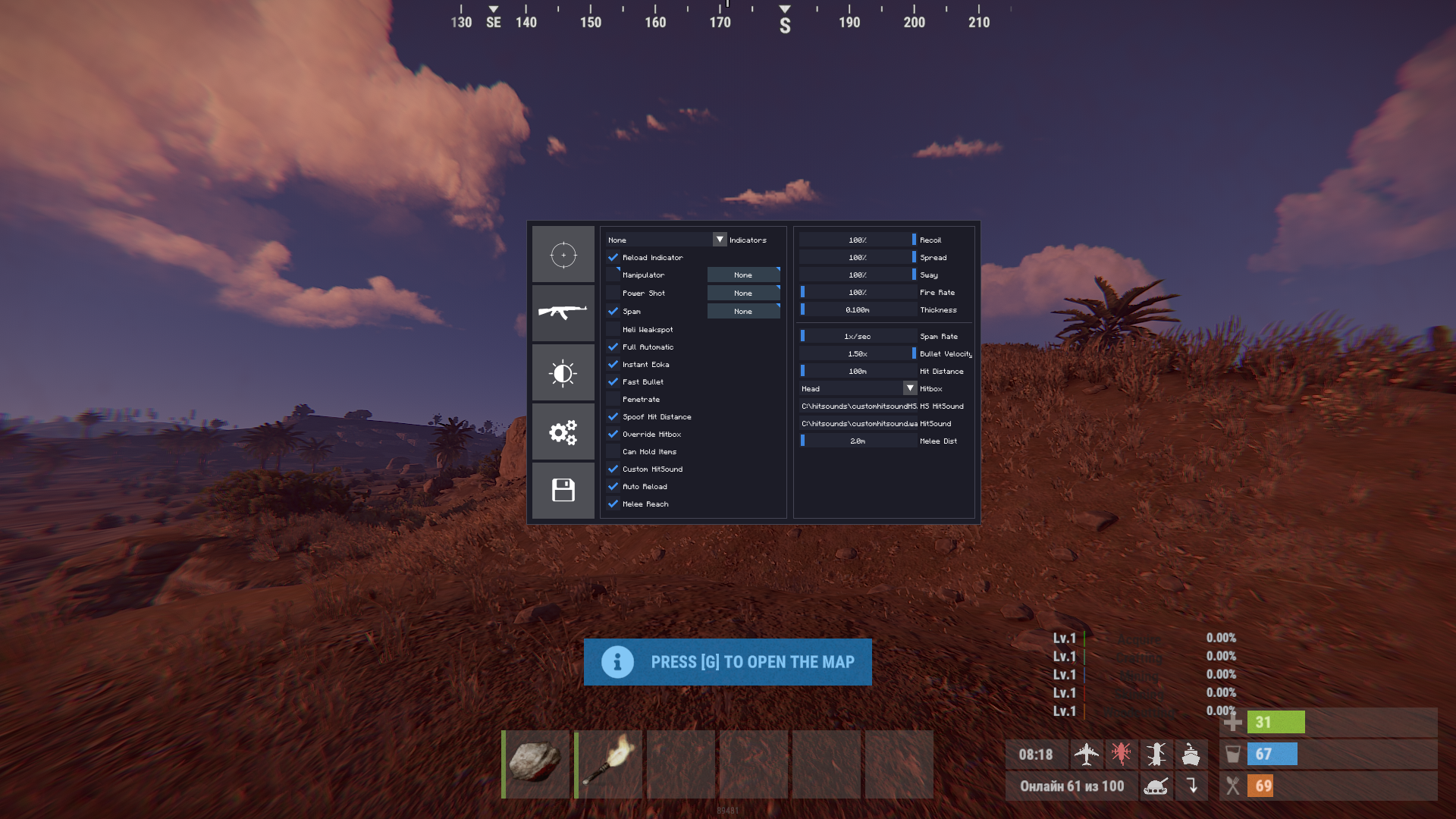1456x819 pixels.
Task: Open the assault rifle weapon tab
Action: tap(563, 312)
